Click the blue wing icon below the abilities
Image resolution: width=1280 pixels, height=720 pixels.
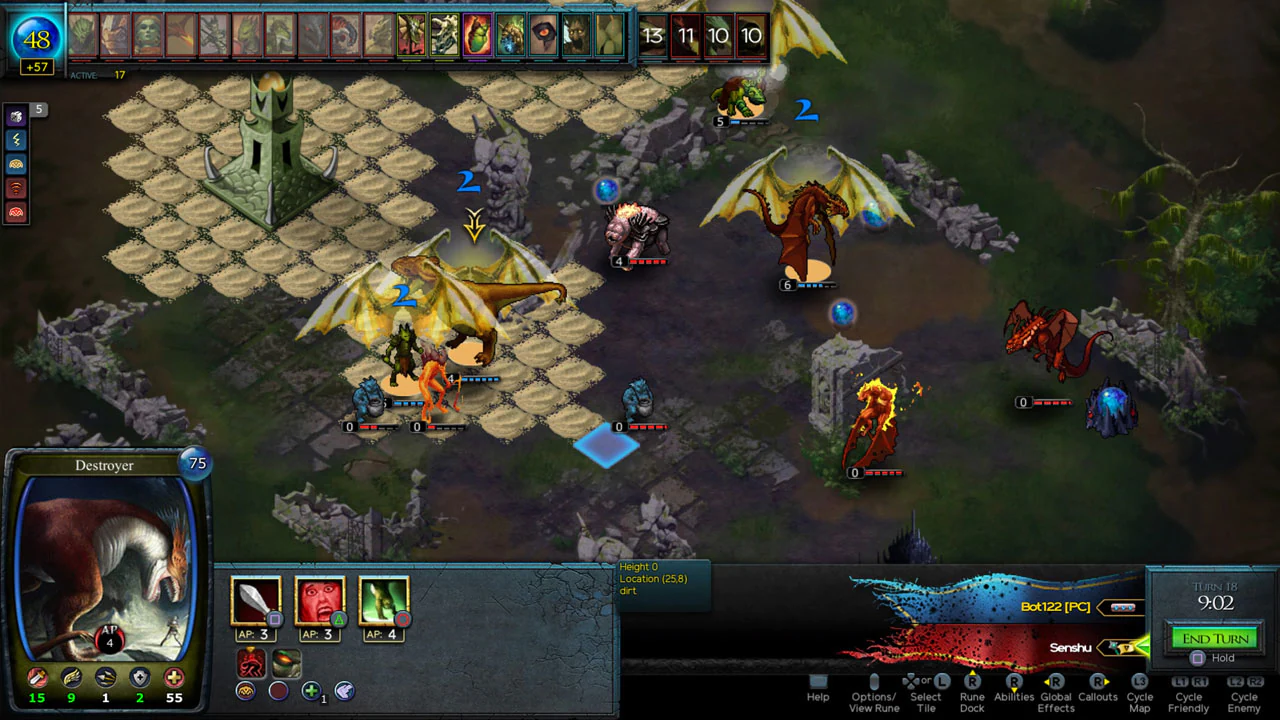(344, 690)
